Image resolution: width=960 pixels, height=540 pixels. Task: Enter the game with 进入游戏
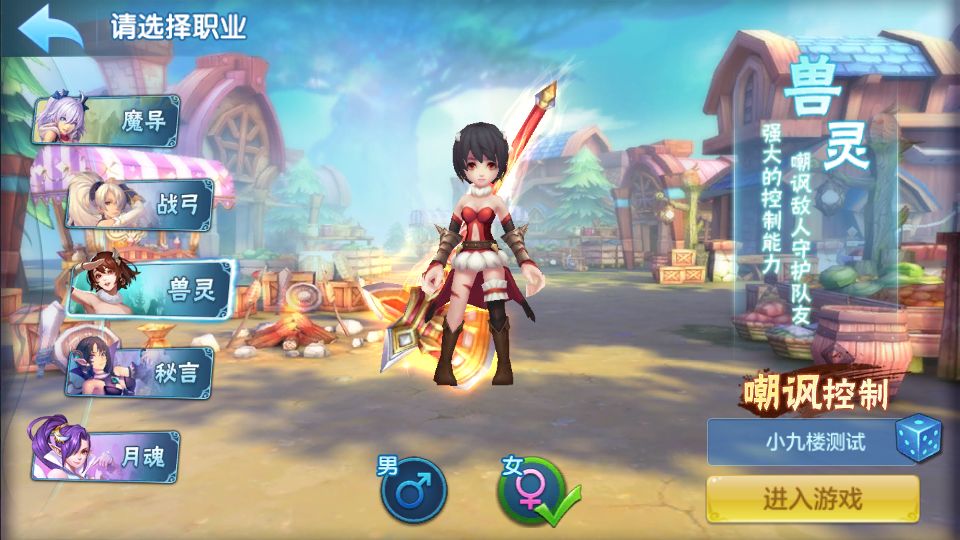(812, 498)
